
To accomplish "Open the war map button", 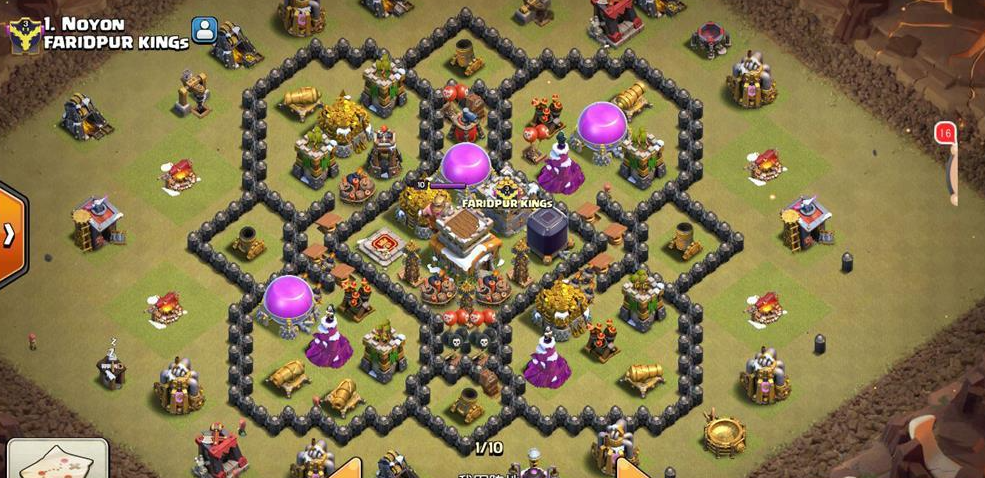I will [57, 460].
